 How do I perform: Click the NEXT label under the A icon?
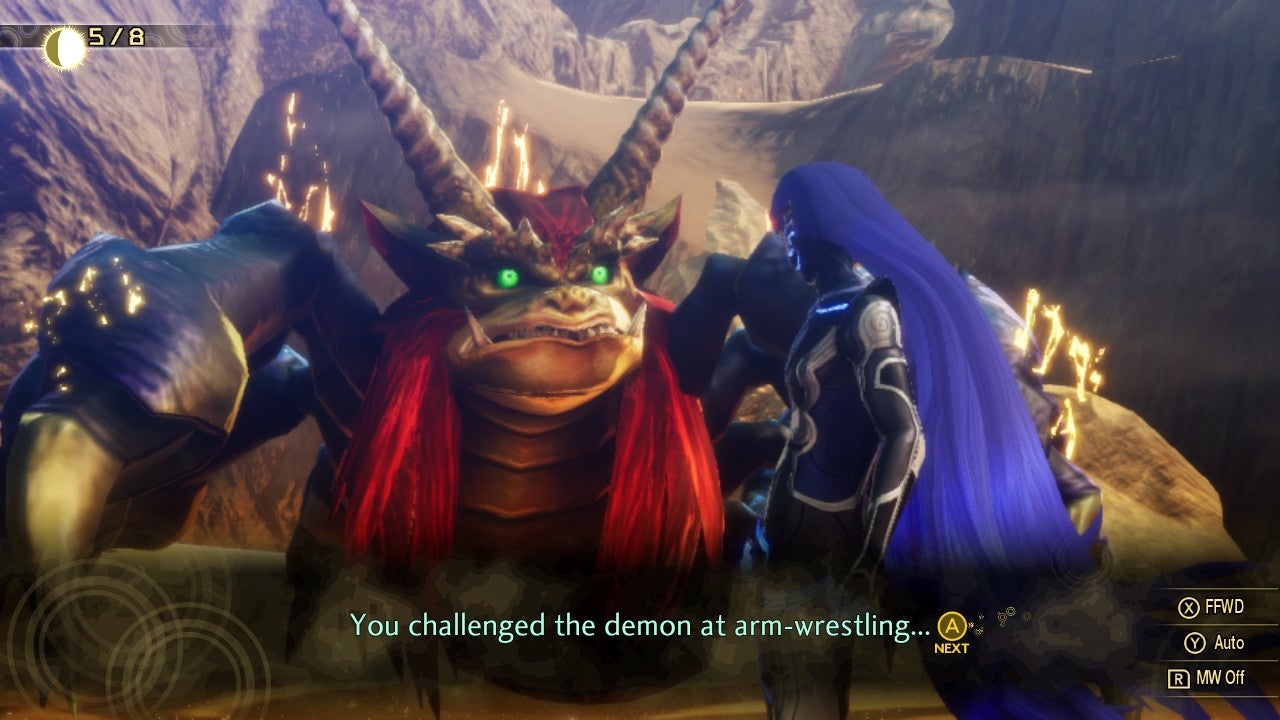point(952,645)
